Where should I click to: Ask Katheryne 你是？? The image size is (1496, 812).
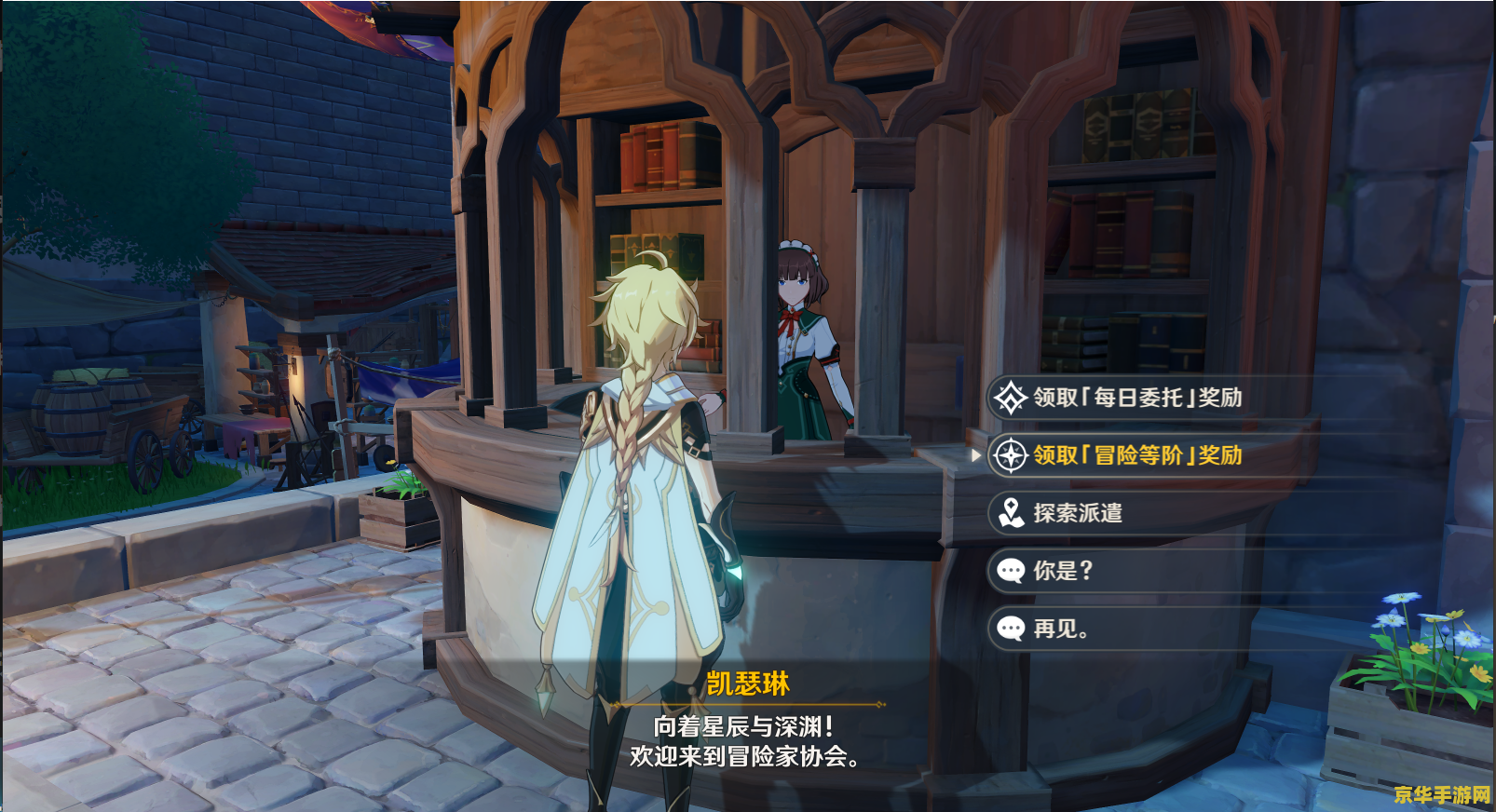coord(1062,571)
